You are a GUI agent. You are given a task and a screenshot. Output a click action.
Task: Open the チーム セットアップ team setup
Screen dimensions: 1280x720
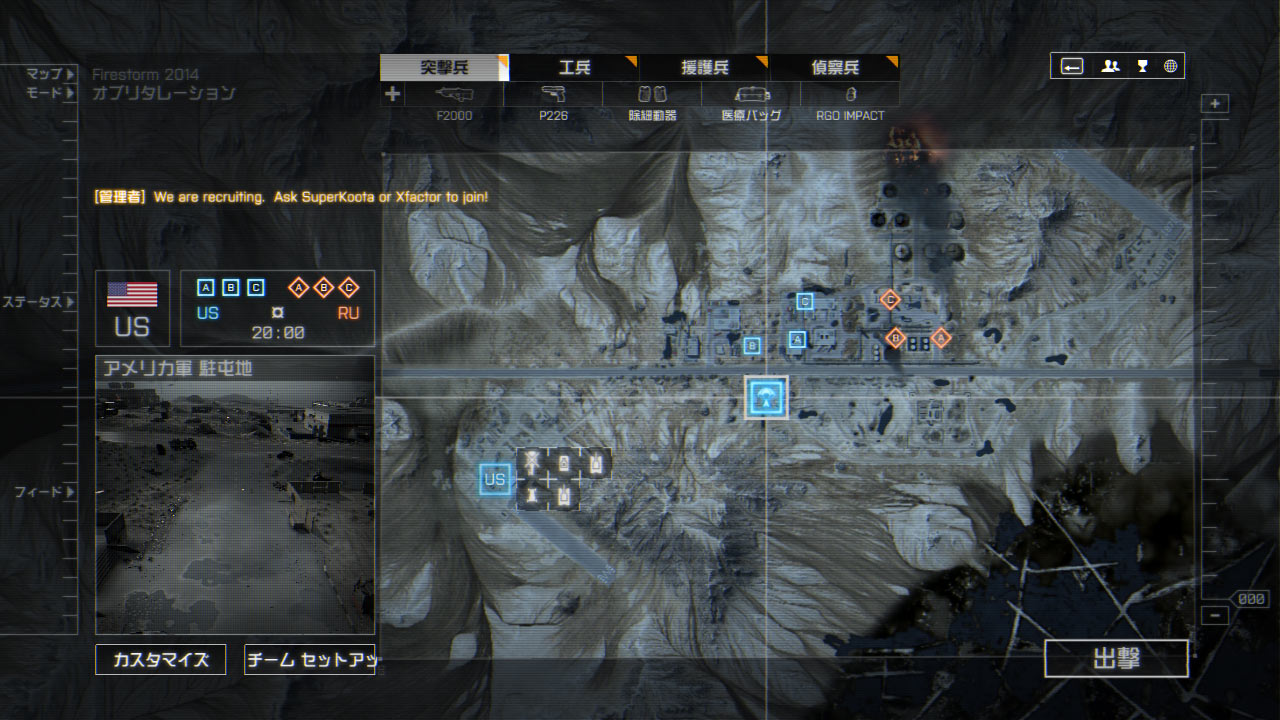(309, 660)
